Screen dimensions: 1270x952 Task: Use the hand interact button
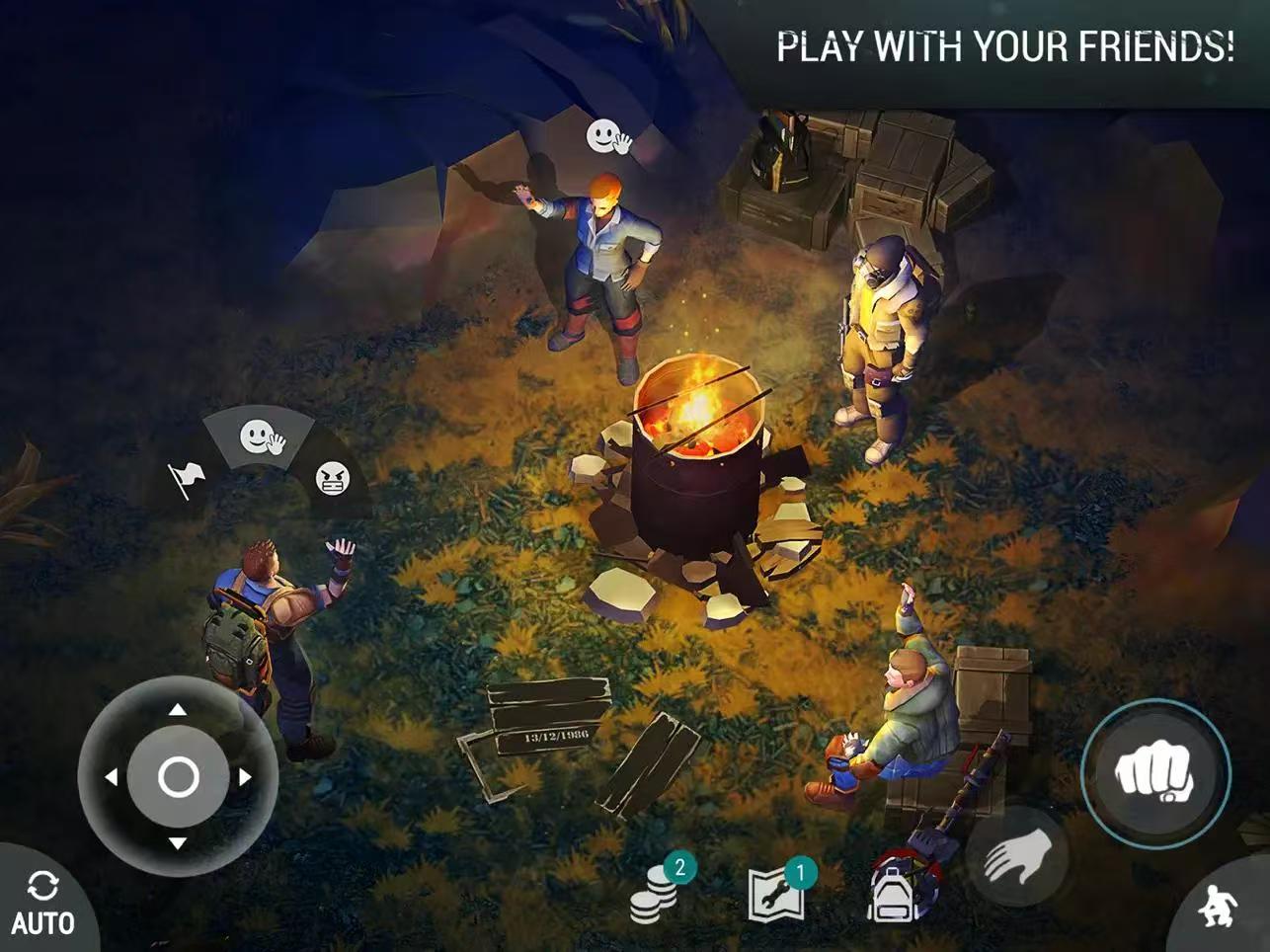tap(1015, 856)
